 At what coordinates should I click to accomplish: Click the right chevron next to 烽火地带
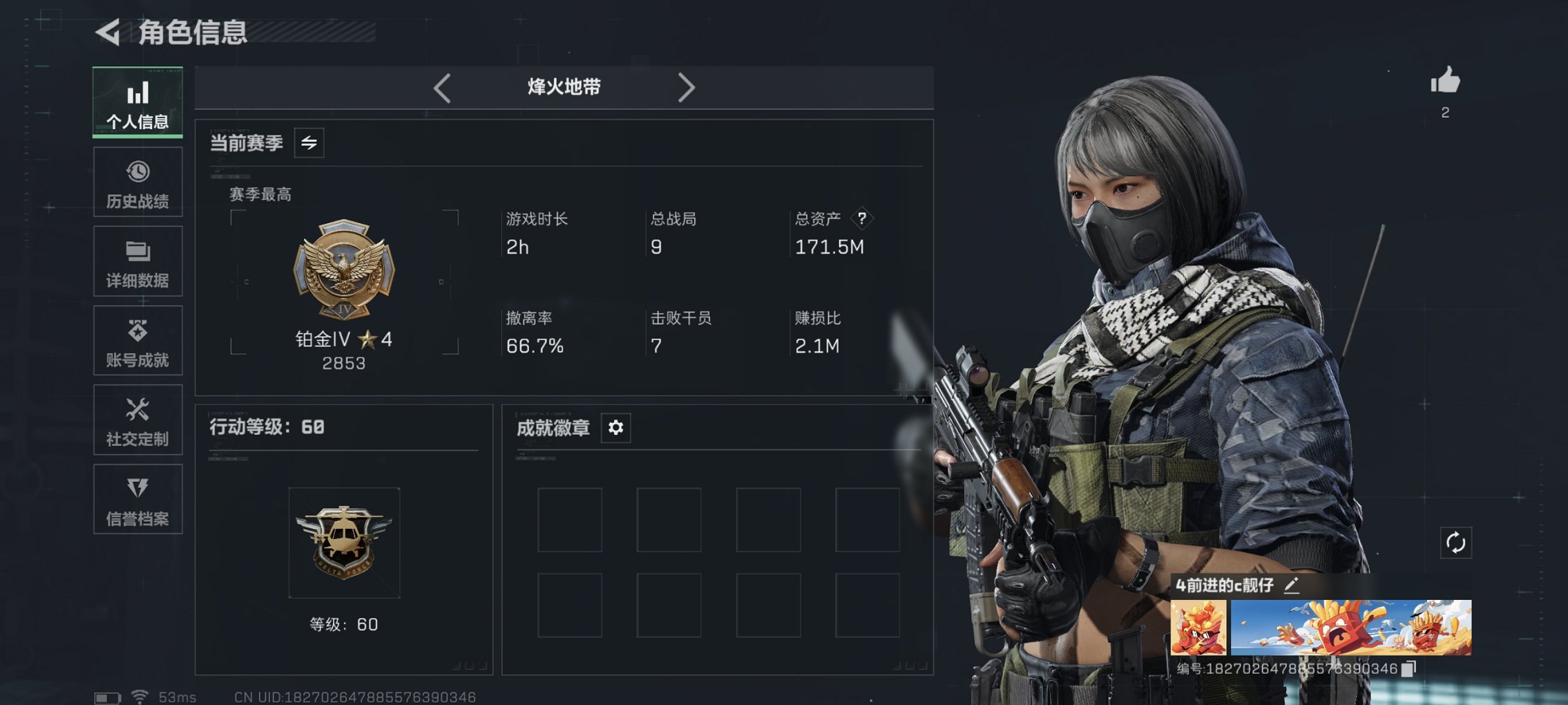click(687, 87)
